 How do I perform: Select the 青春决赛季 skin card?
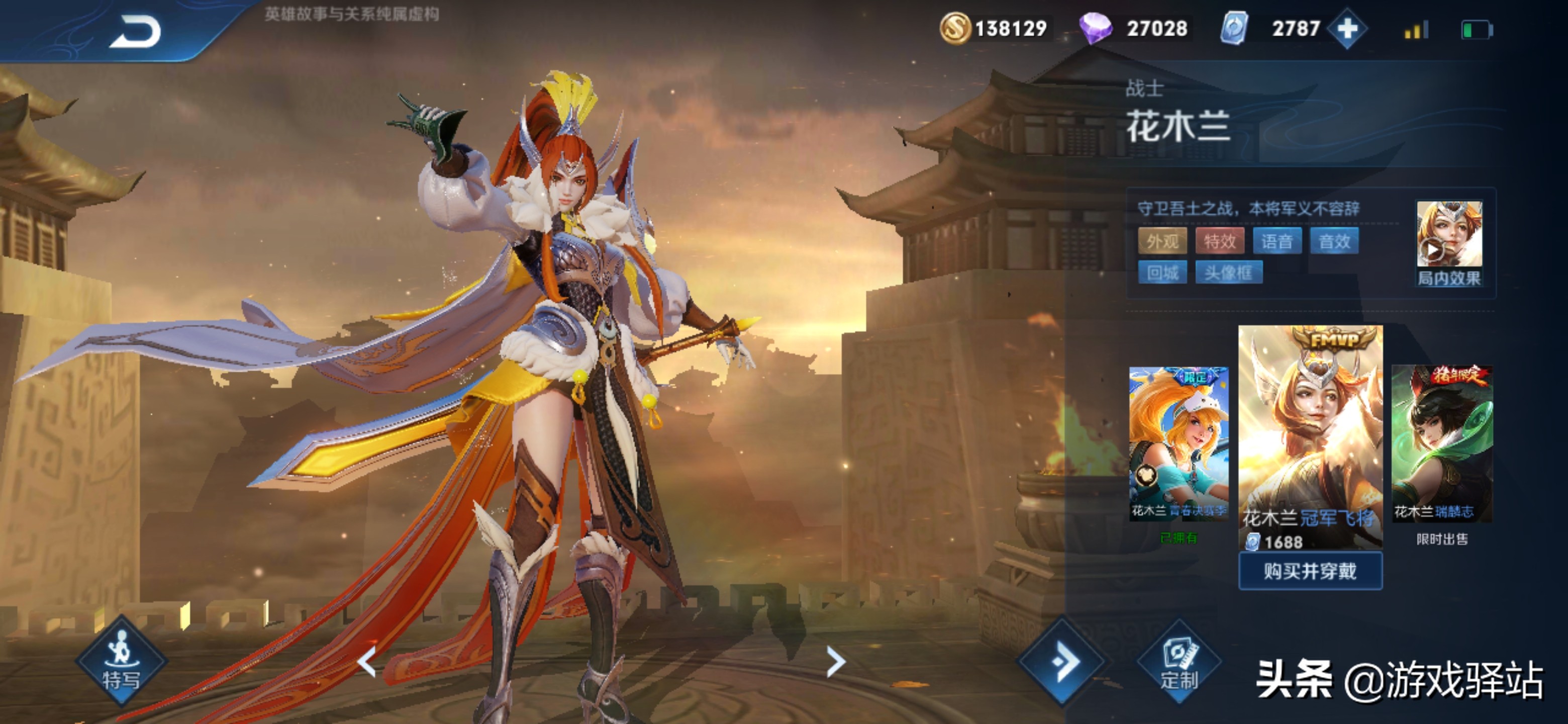click(x=1179, y=442)
